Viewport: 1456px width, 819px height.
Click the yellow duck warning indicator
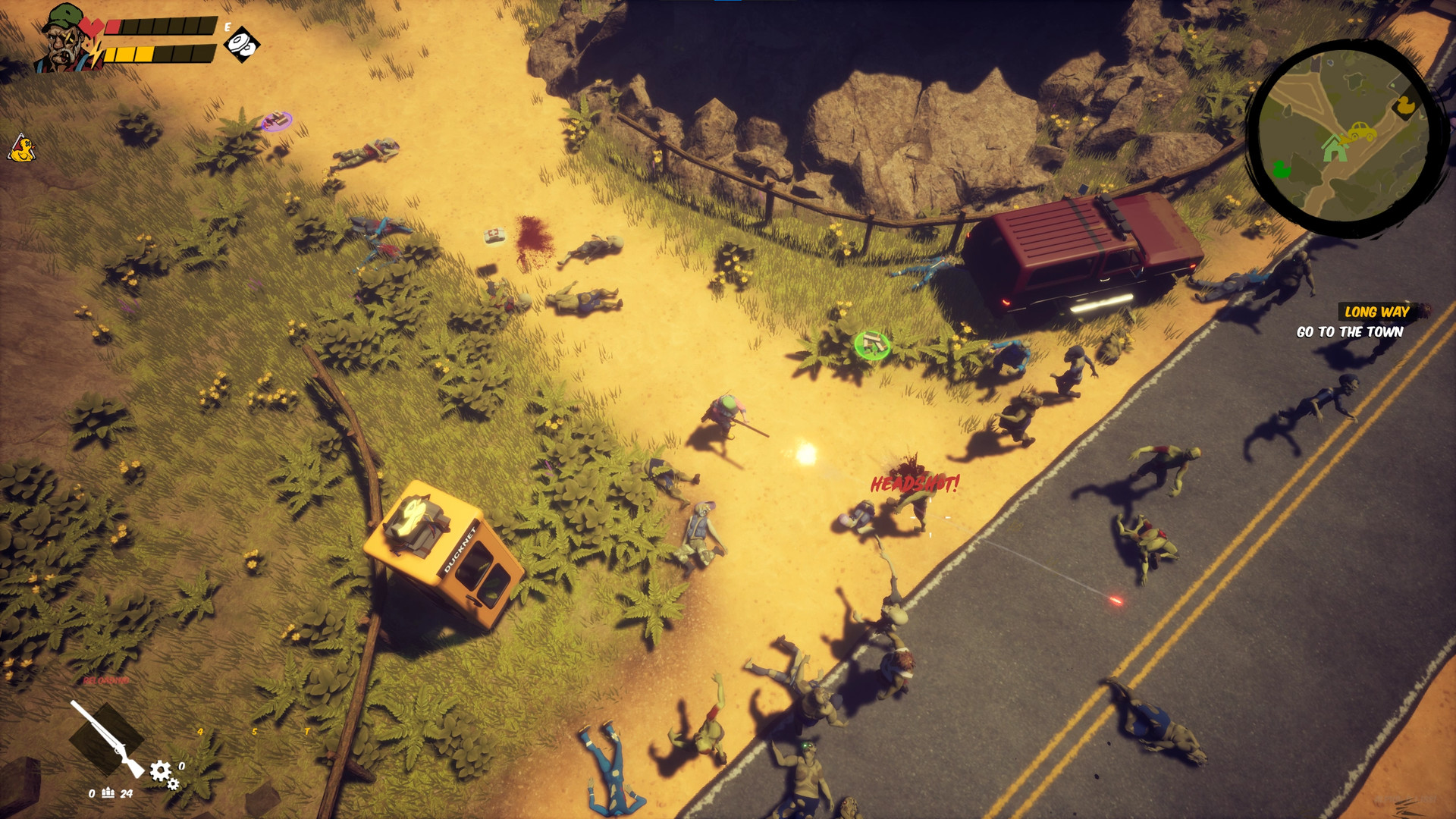22,149
